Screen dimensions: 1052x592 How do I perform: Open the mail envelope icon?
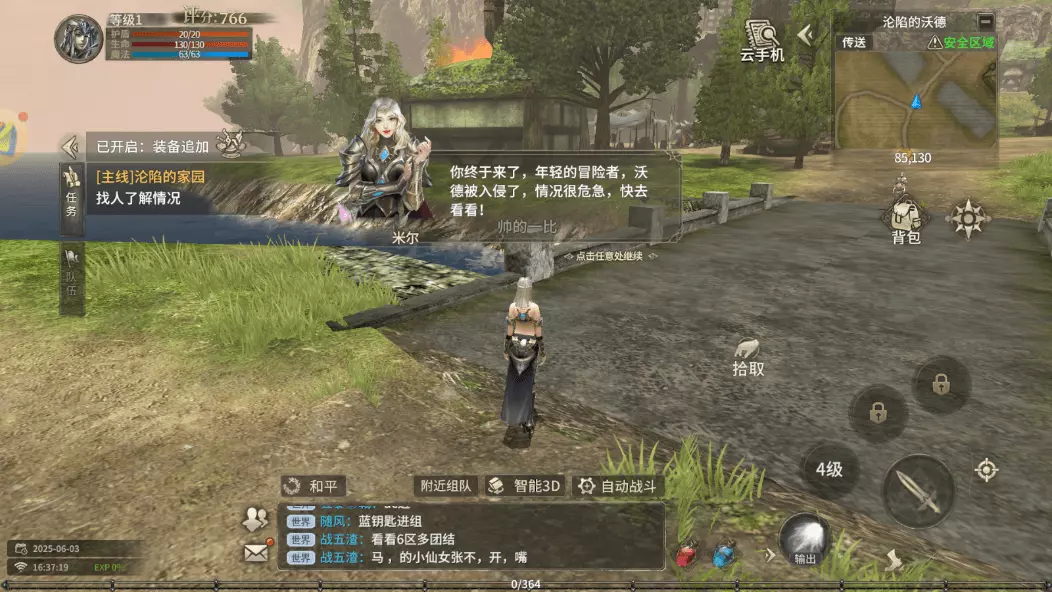tap(257, 551)
